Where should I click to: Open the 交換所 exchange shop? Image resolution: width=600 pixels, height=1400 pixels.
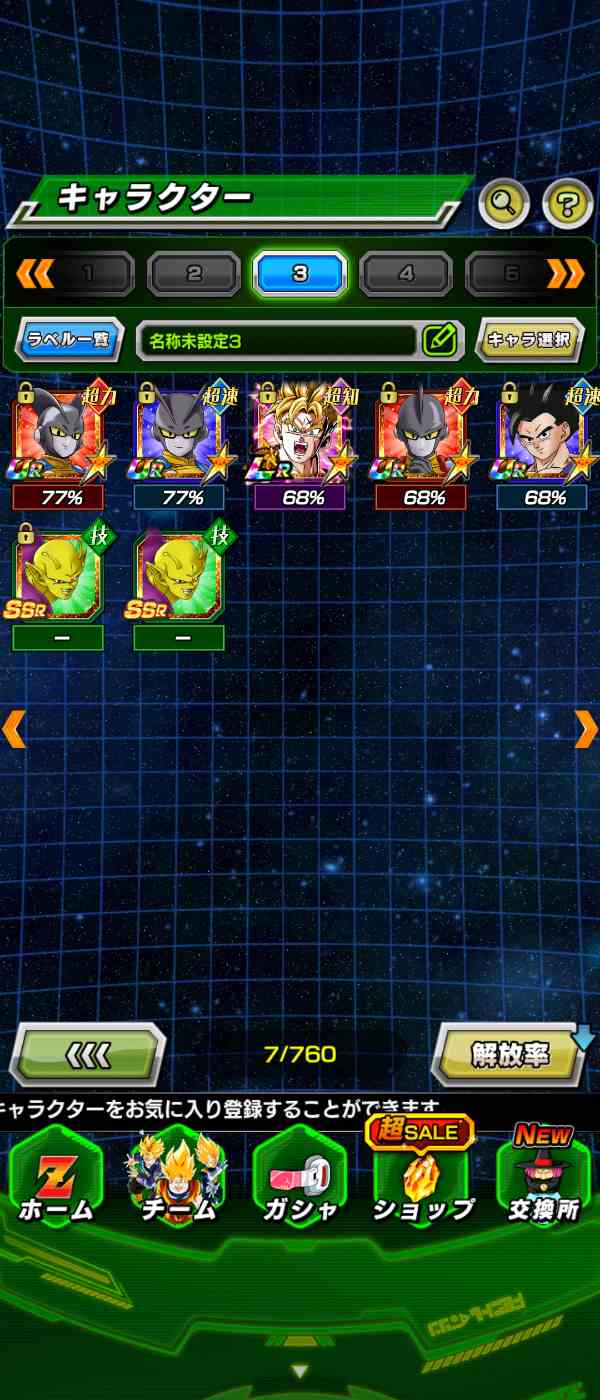click(544, 1182)
